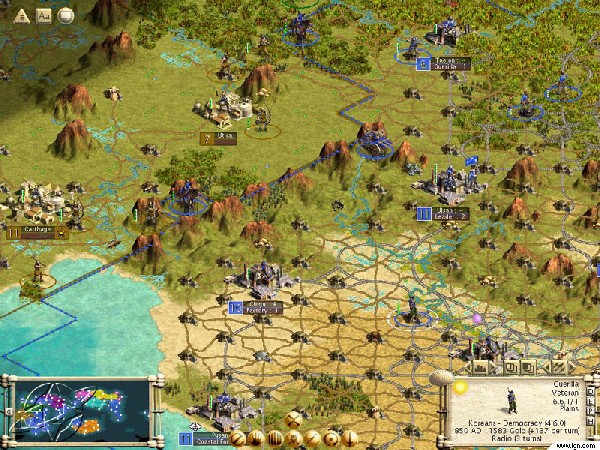Open the advisors round icon
This screenshot has height=450, width=600.
pos(66,16)
